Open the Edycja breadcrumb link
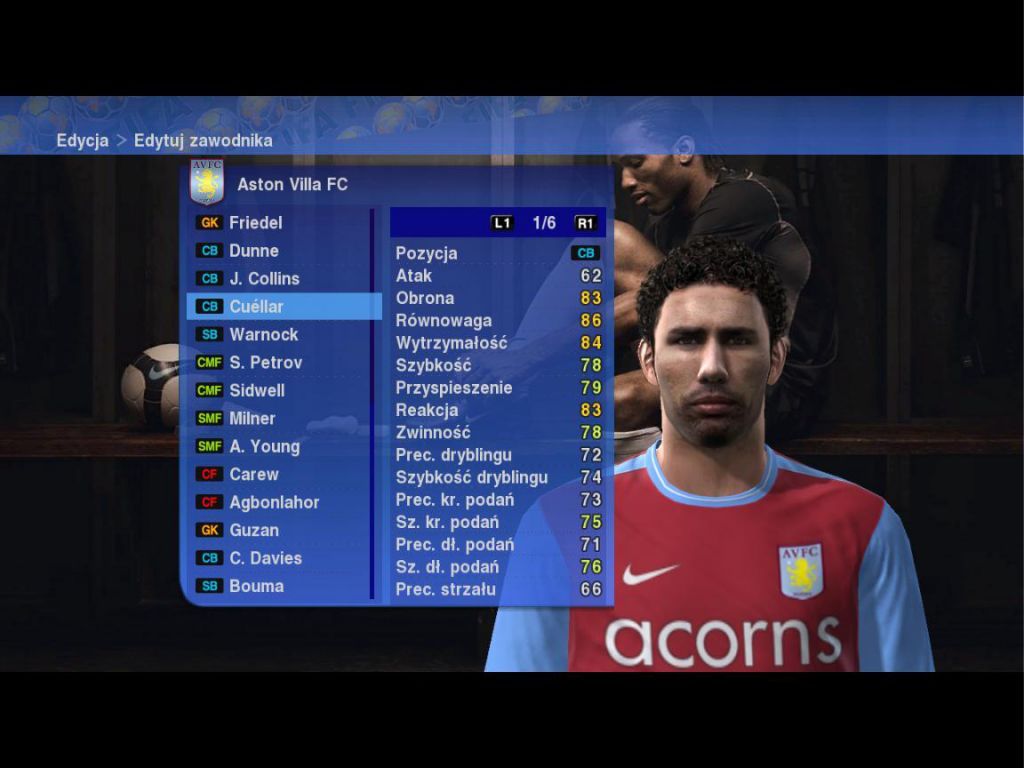The image size is (1024, 768). click(82, 141)
